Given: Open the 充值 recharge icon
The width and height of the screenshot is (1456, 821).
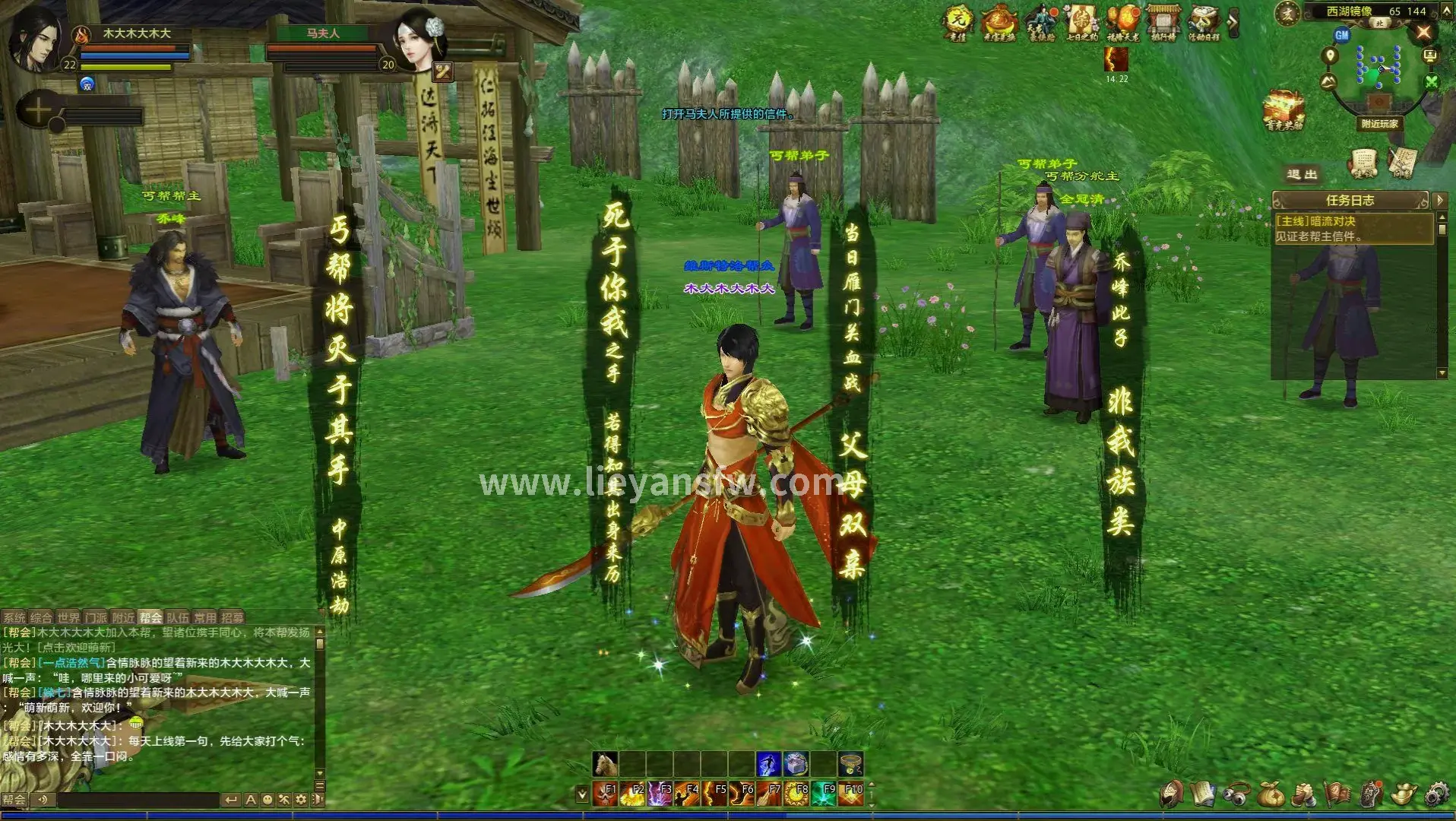Looking at the screenshot, I should pos(957,21).
